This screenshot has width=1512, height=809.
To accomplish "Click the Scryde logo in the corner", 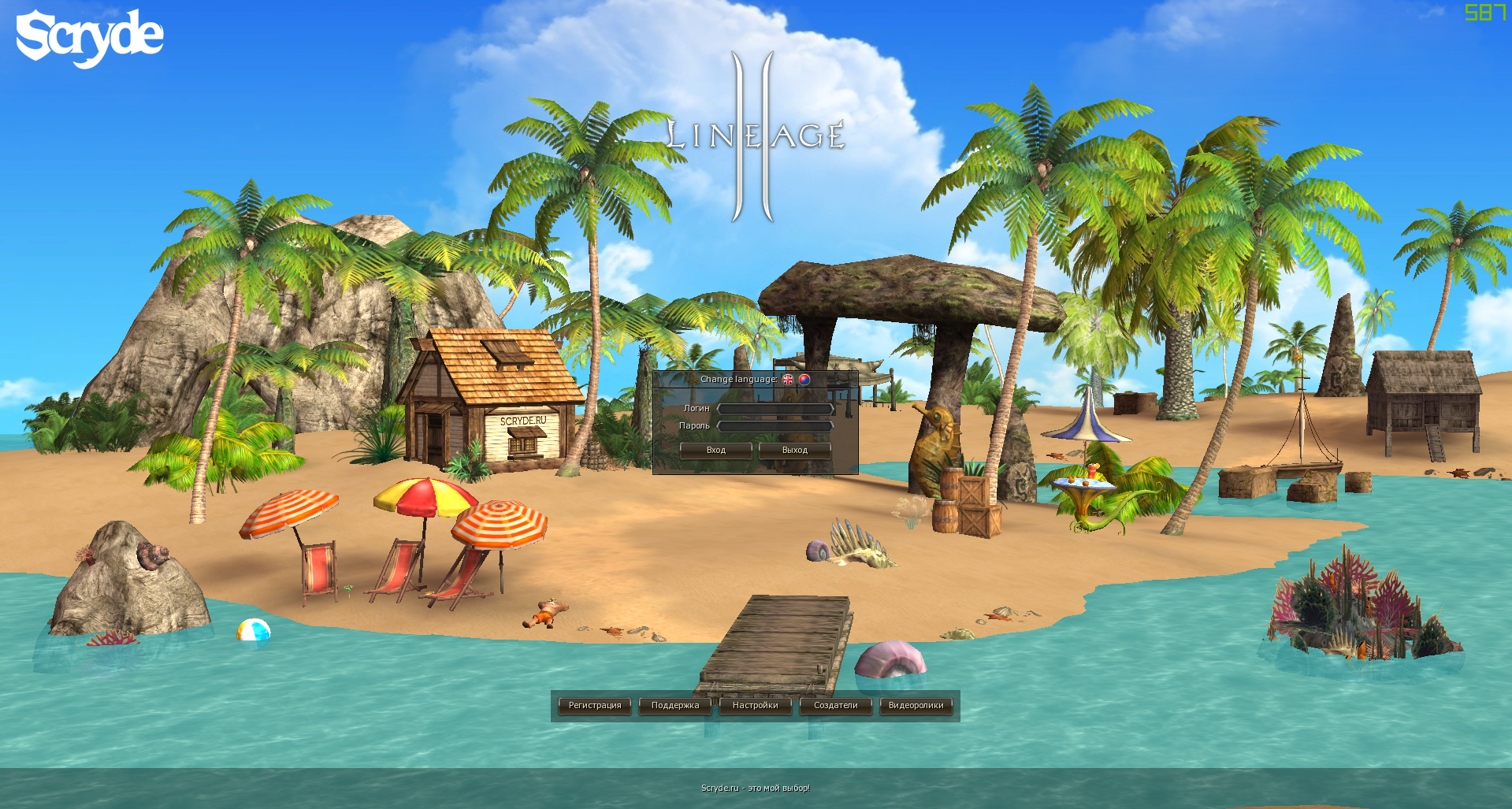I will [87, 35].
